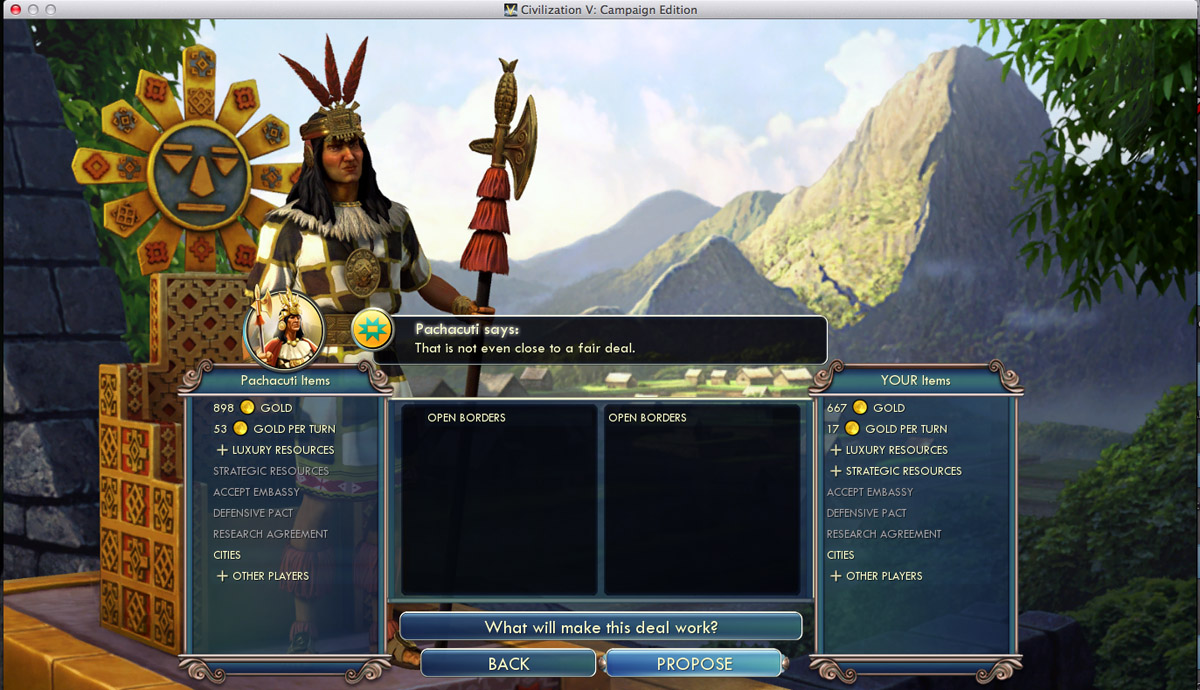1200x690 pixels.
Task: Remove your Open Borders from the deal
Action: coord(647,418)
